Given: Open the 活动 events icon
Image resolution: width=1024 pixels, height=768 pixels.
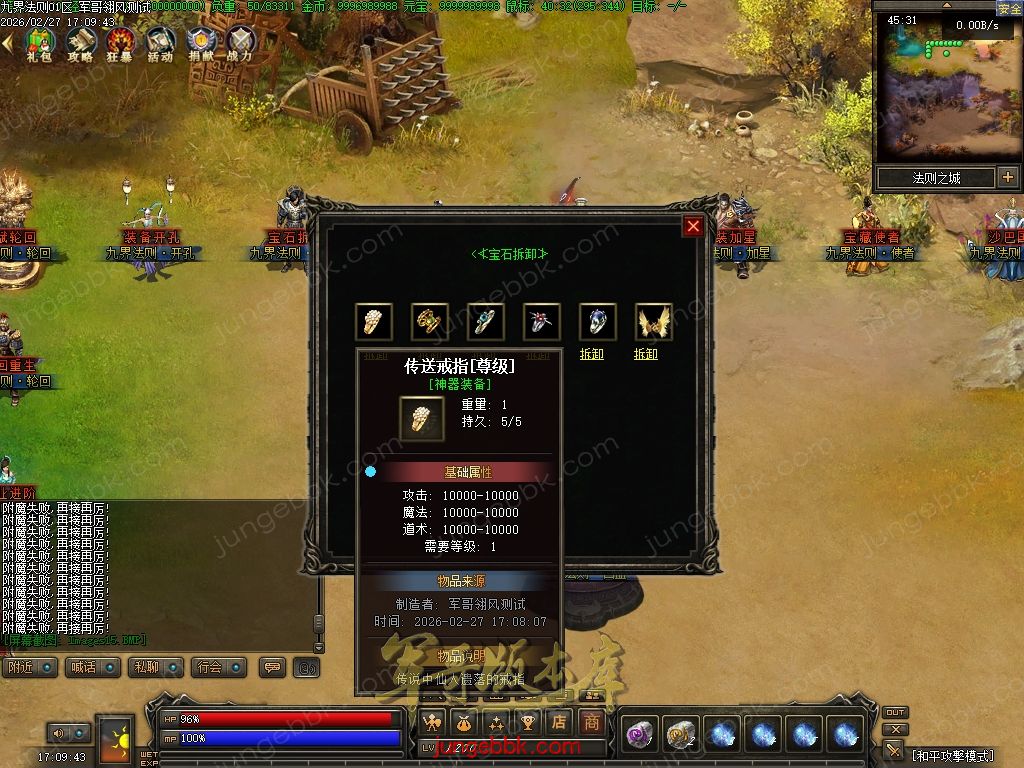Looking at the screenshot, I should (160, 43).
